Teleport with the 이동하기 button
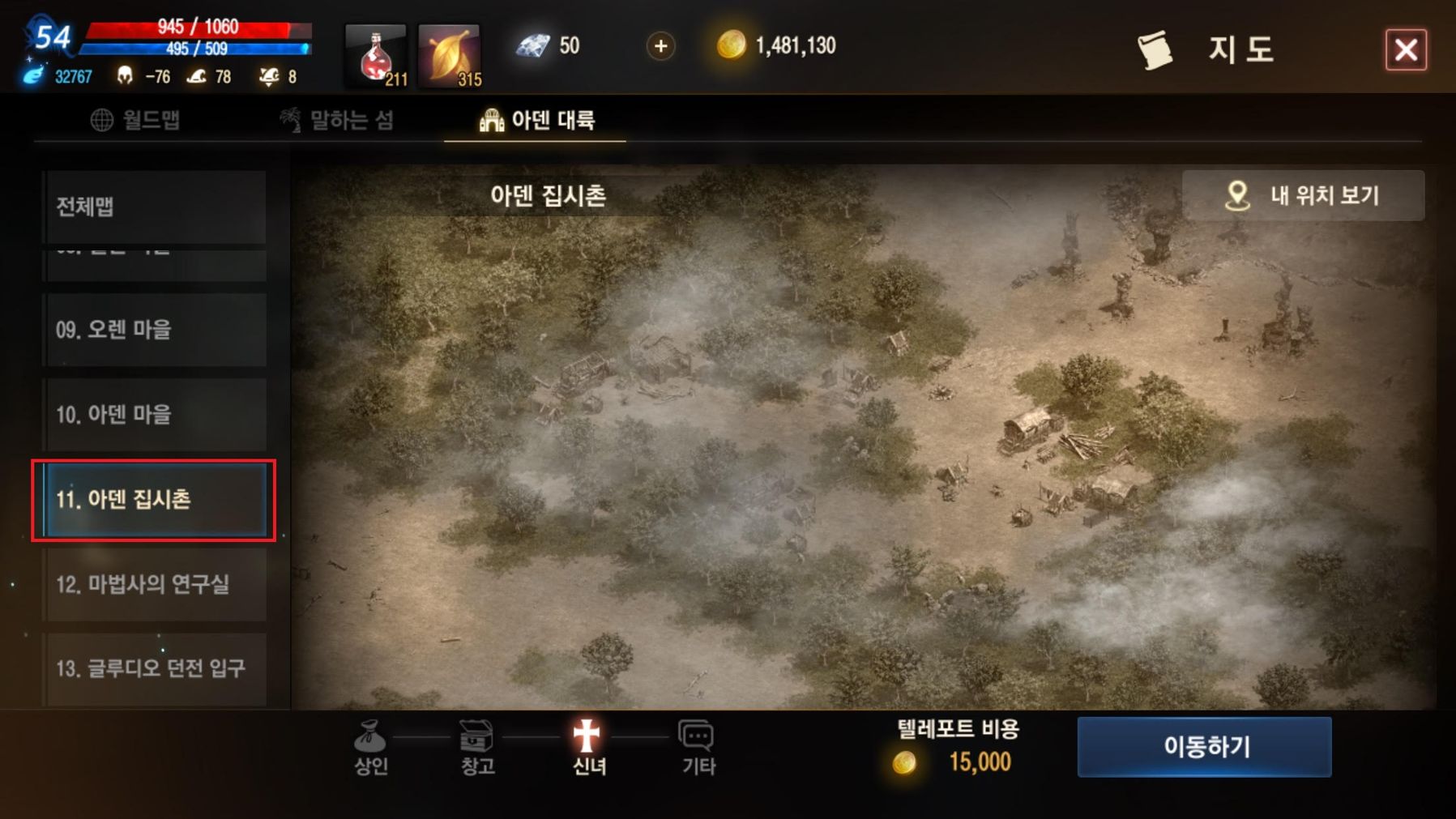1456x819 pixels. coord(1204,746)
